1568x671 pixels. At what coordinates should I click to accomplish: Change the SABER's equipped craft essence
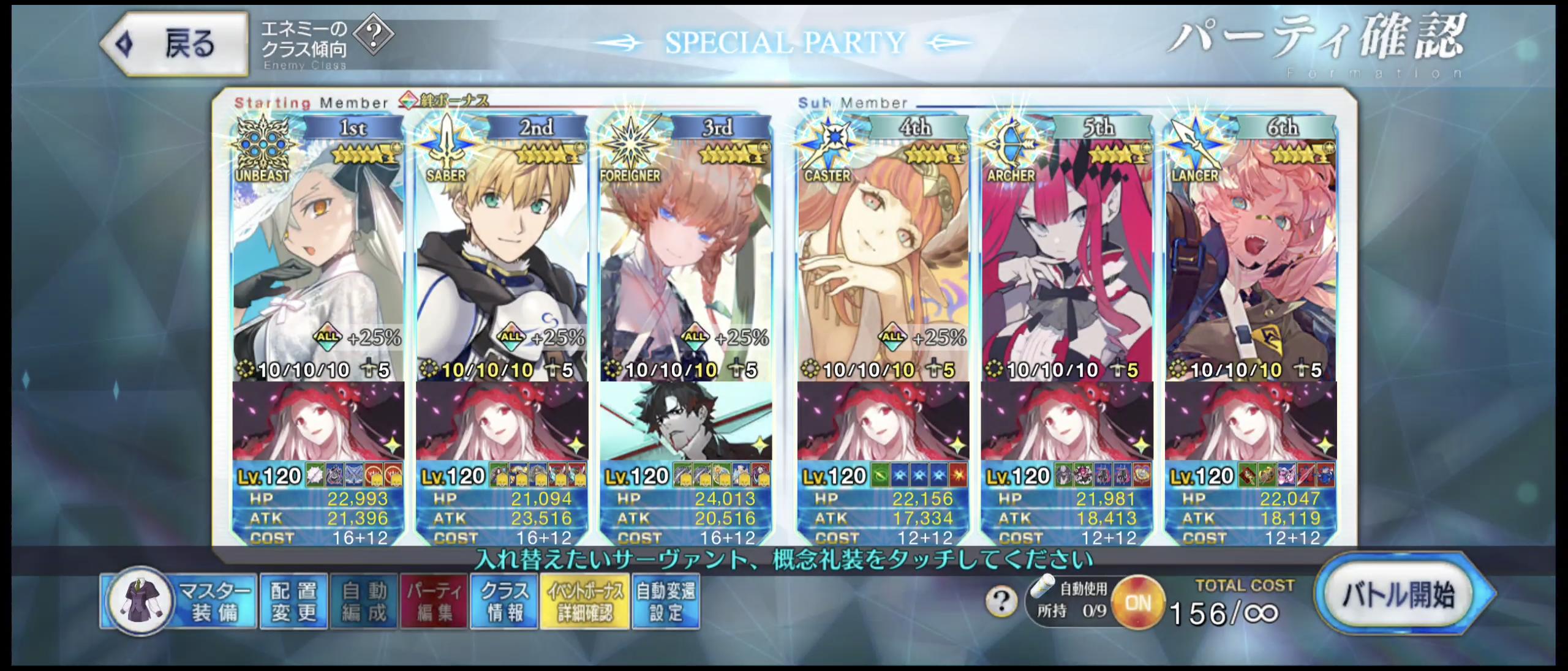tap(502, 421)
